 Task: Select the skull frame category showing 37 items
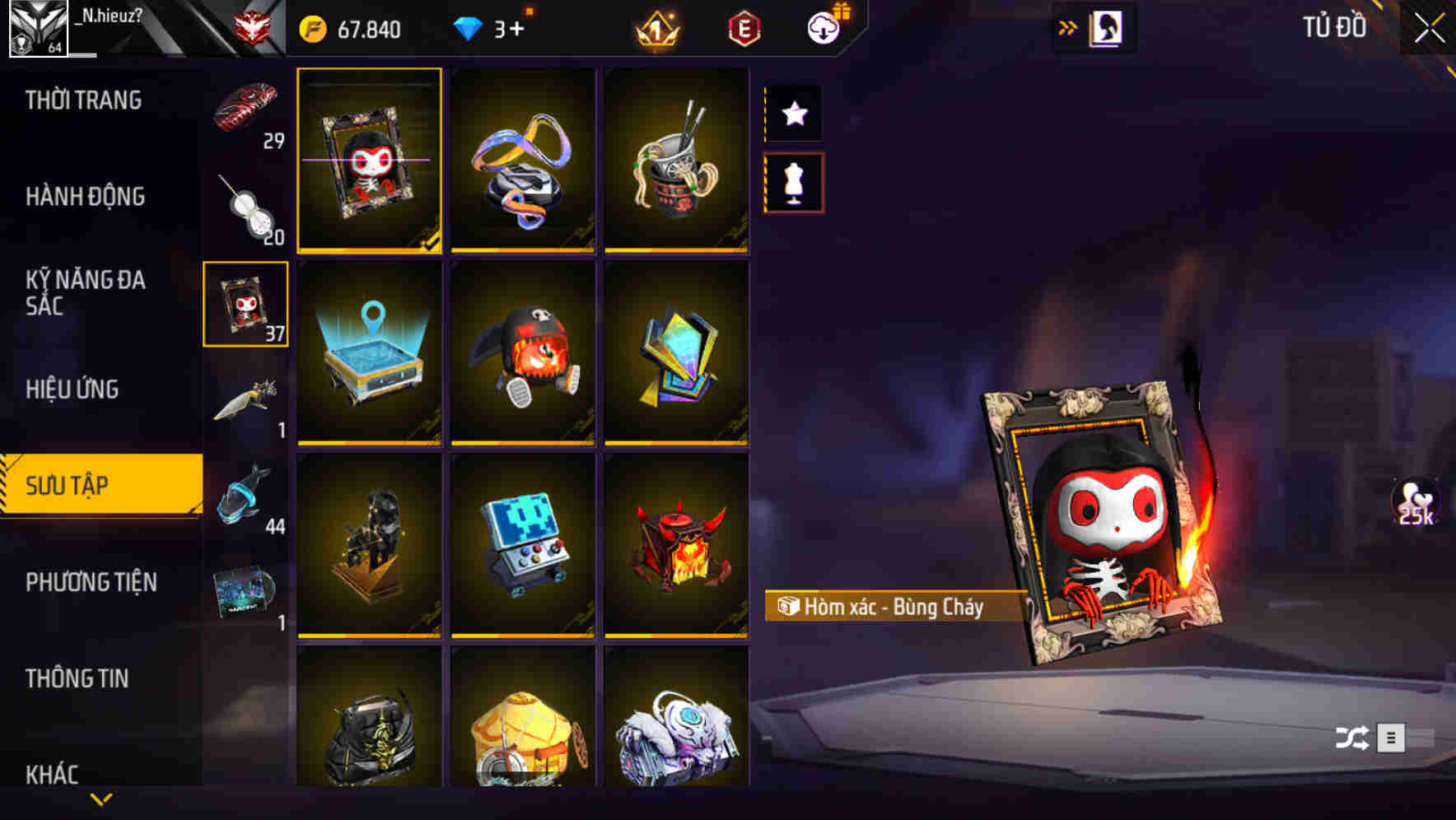point(245,302)
